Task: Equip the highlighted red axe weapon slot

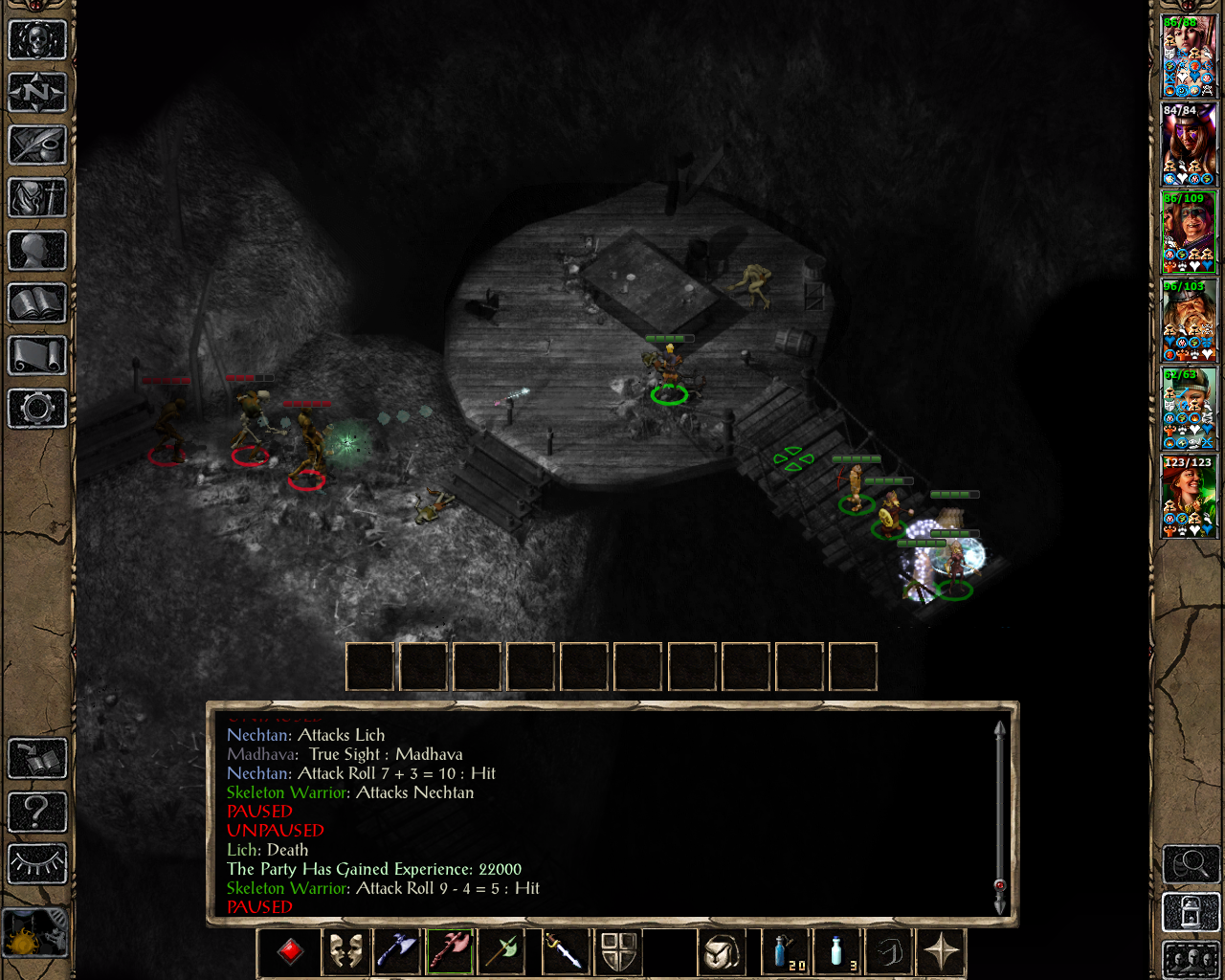Action: (x=451, y=952)
